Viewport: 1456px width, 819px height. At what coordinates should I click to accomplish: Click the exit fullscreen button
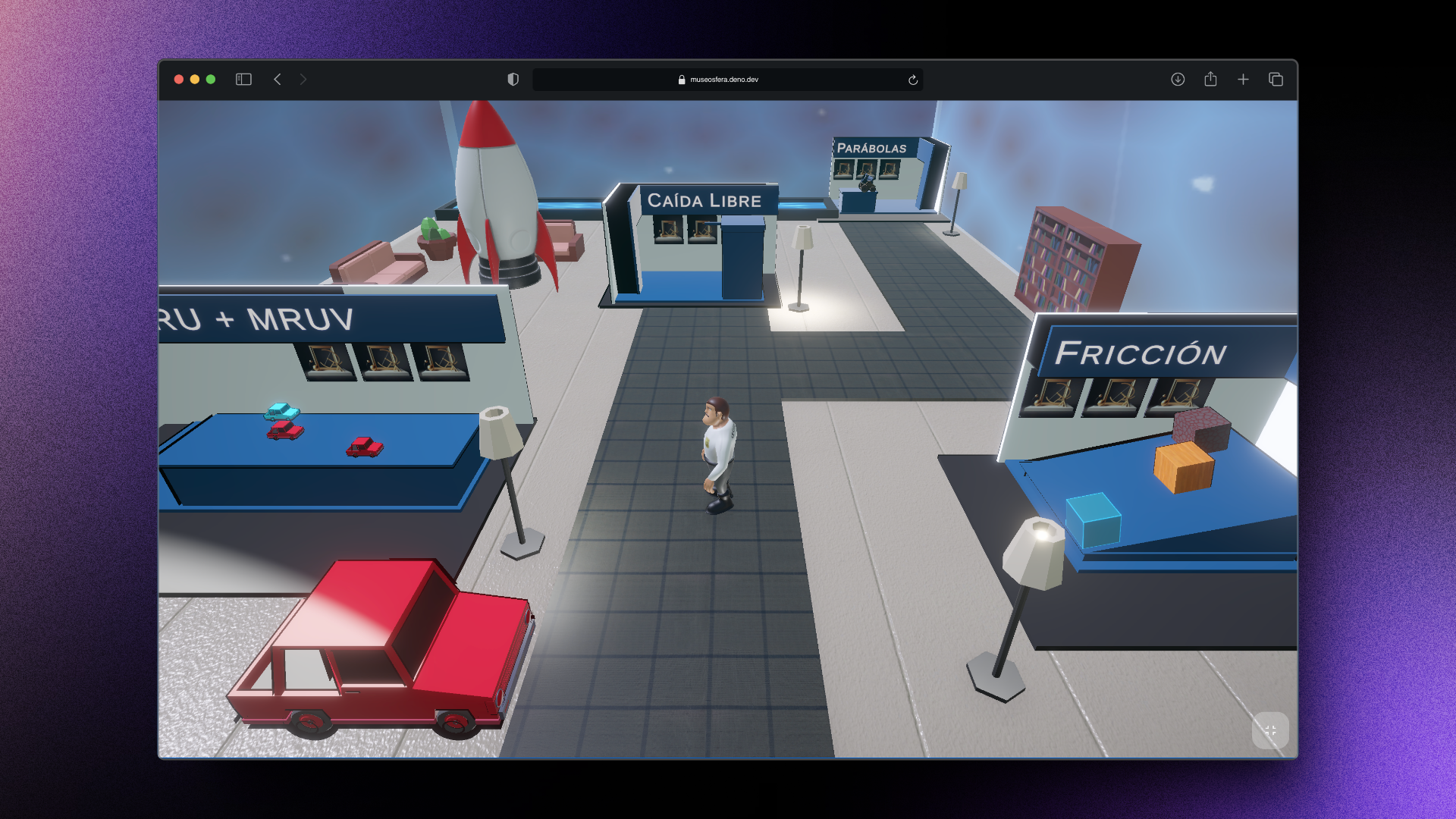pos(1270,730)
